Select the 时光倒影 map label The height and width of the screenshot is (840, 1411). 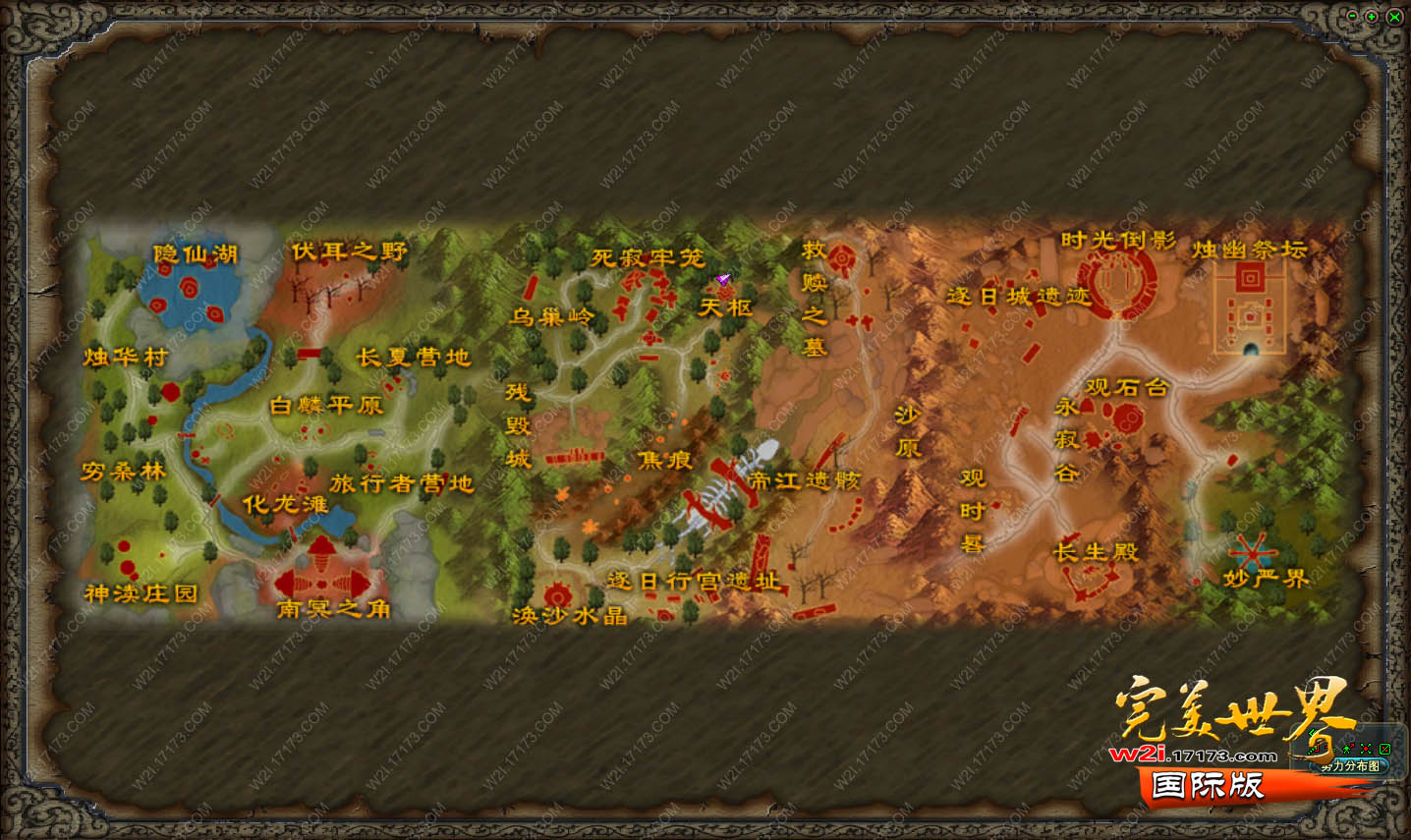pos(1117,241)
